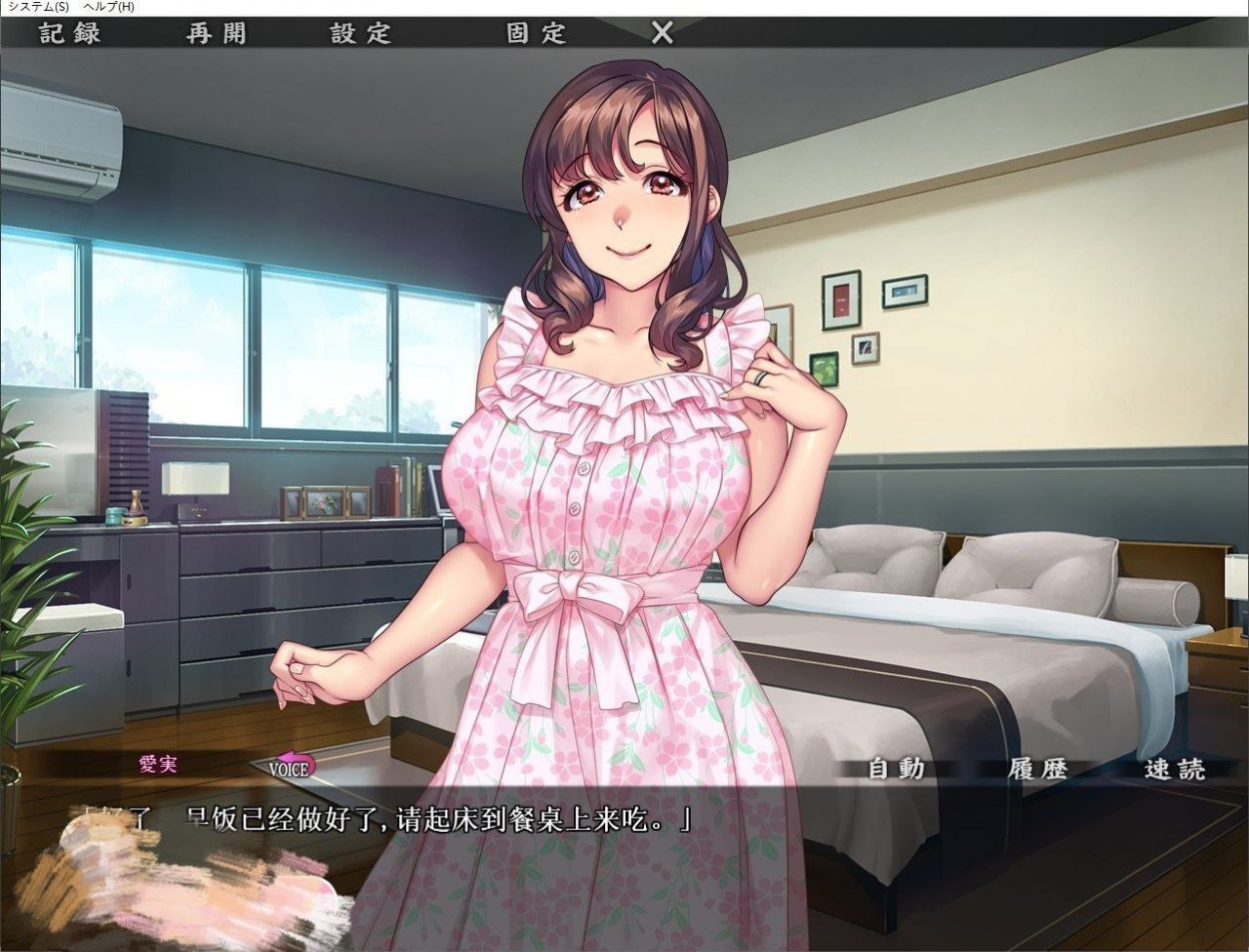Close the top menu bar with X
Screen dimensions: 1249x952
pos(663,33)
